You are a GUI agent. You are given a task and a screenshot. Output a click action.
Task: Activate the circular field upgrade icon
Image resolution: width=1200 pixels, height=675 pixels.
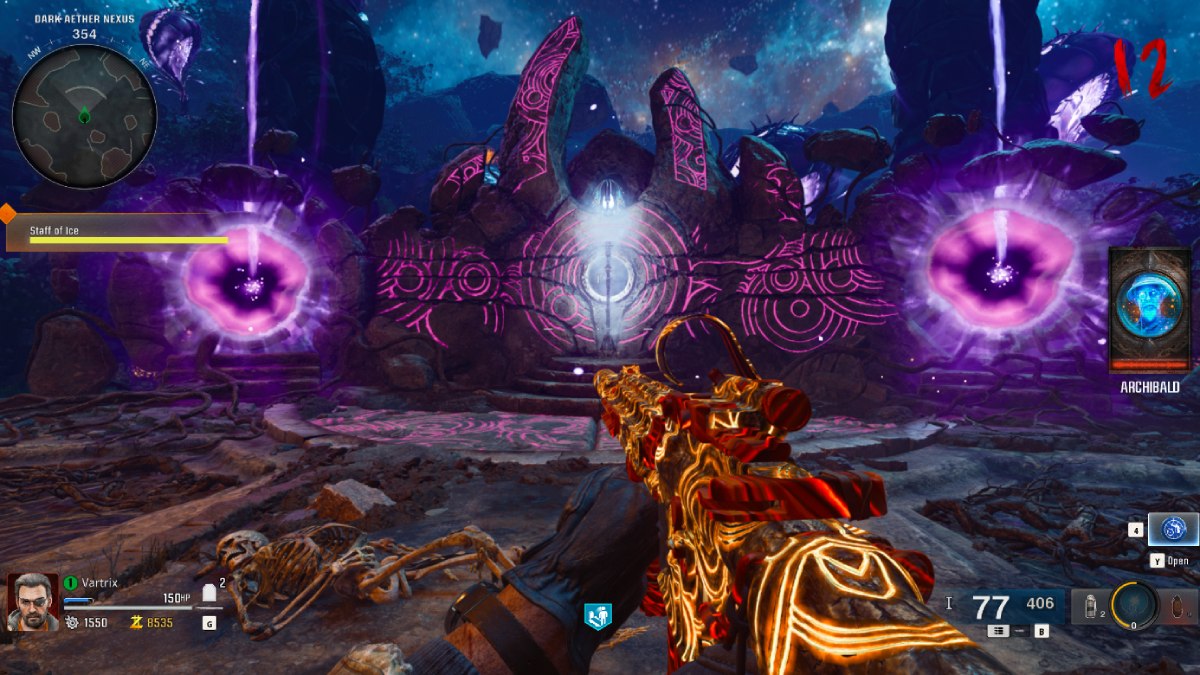pos(1134,604)
